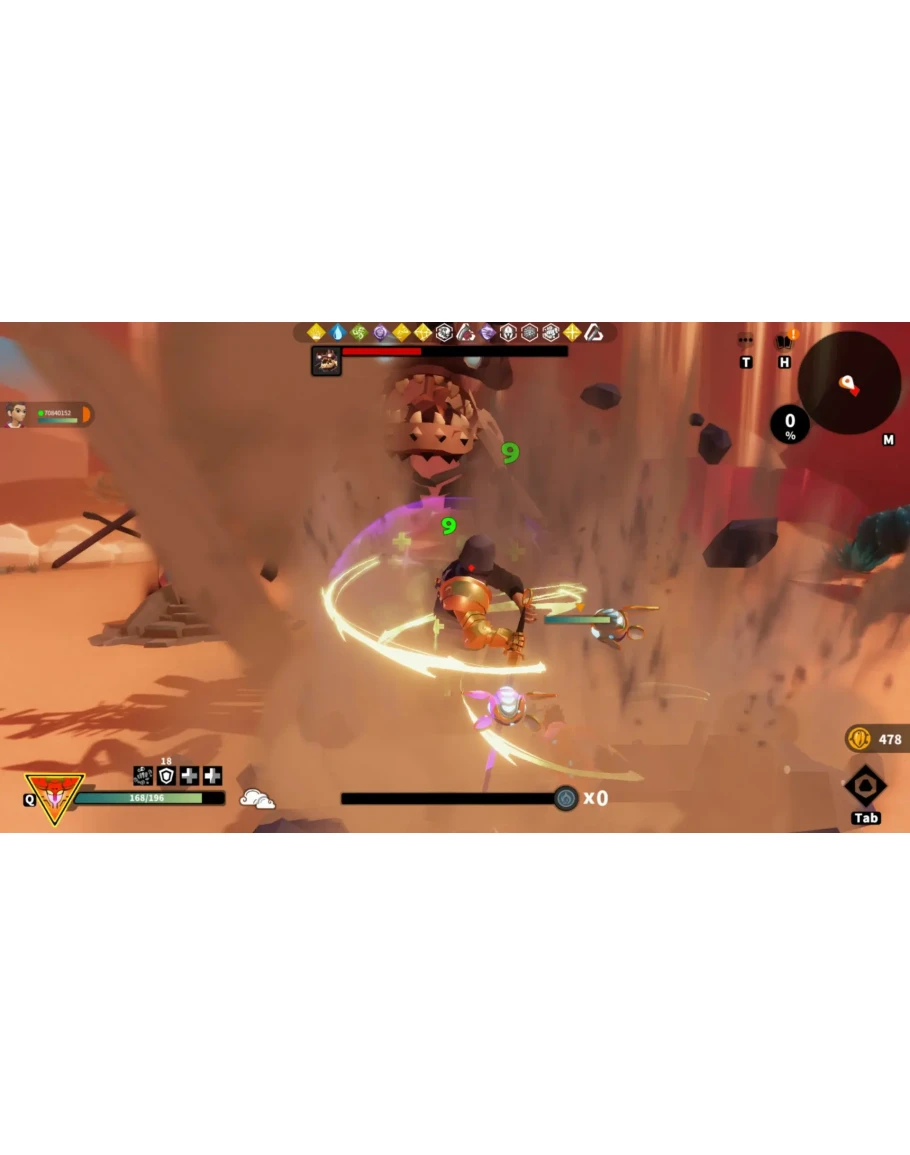Select the blue water drop scroll icon
The image size is (910, 1155).
click(x=337, y=332)
